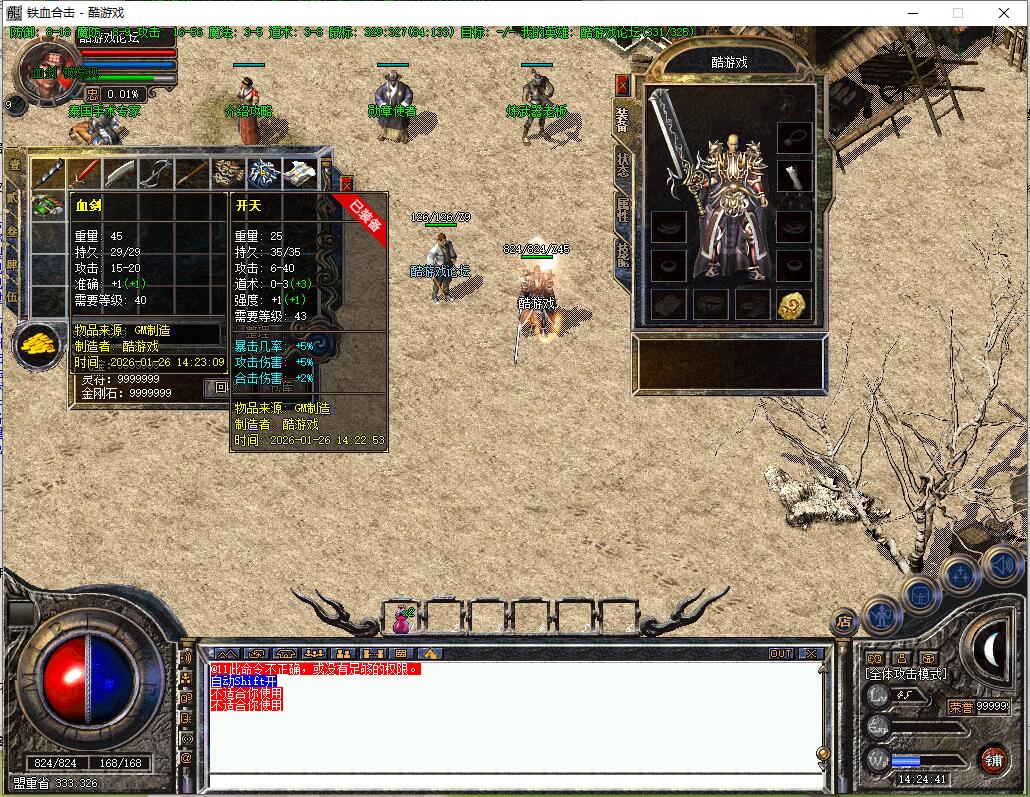Open the red 铺 stall button
The width and height of the screenshot is (1030, 797).
click(992, 759)
